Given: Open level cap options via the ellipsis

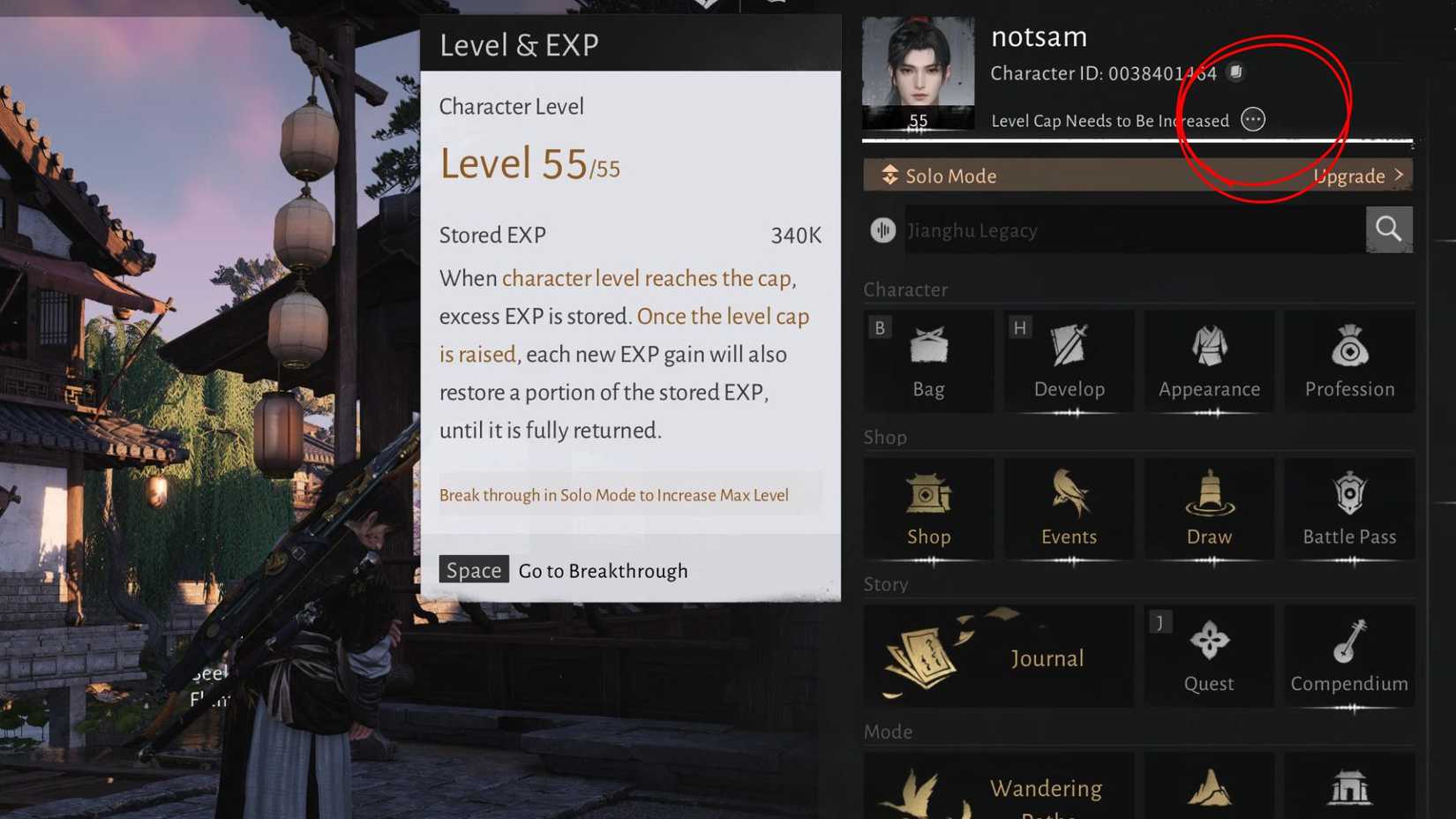Looking at the screenshot, I should 1252,120.
